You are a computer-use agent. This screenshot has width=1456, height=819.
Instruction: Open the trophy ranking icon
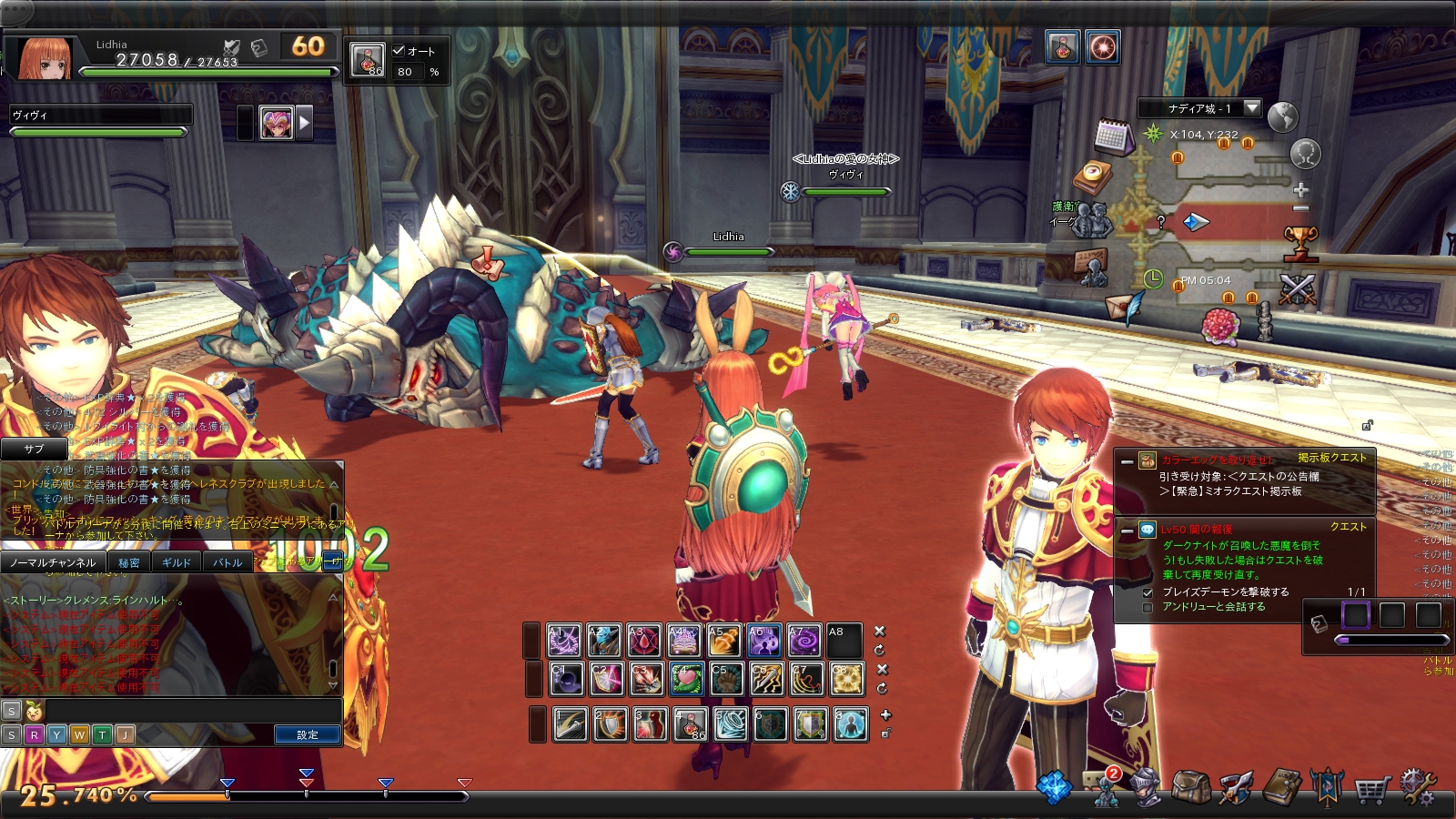point(1300,243)
